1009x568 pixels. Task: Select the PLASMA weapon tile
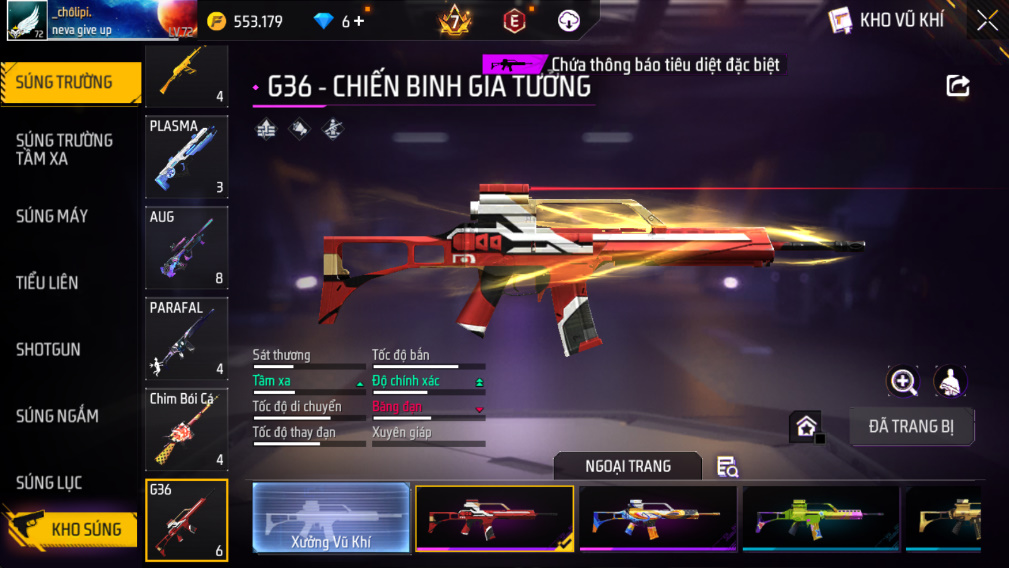[186, 157]
